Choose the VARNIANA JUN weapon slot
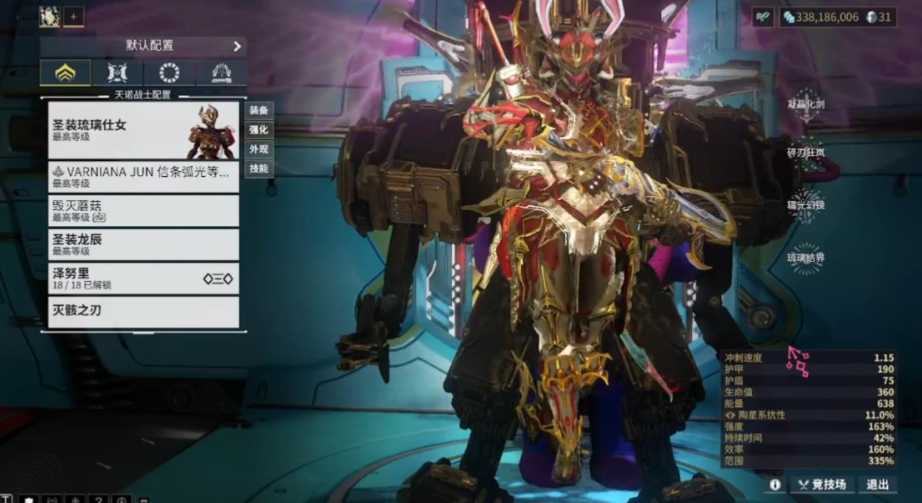 point(143,177)
